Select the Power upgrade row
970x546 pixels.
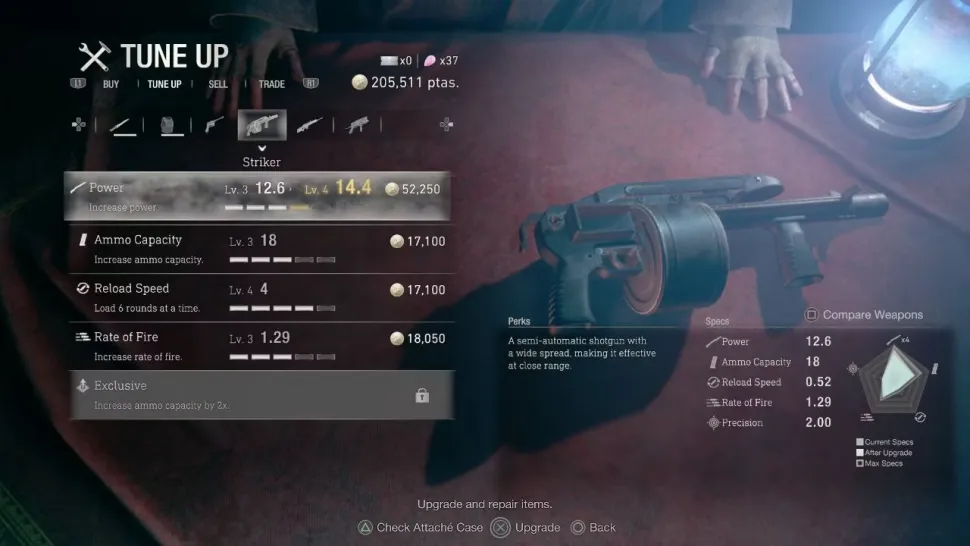(x=259, y=196)
